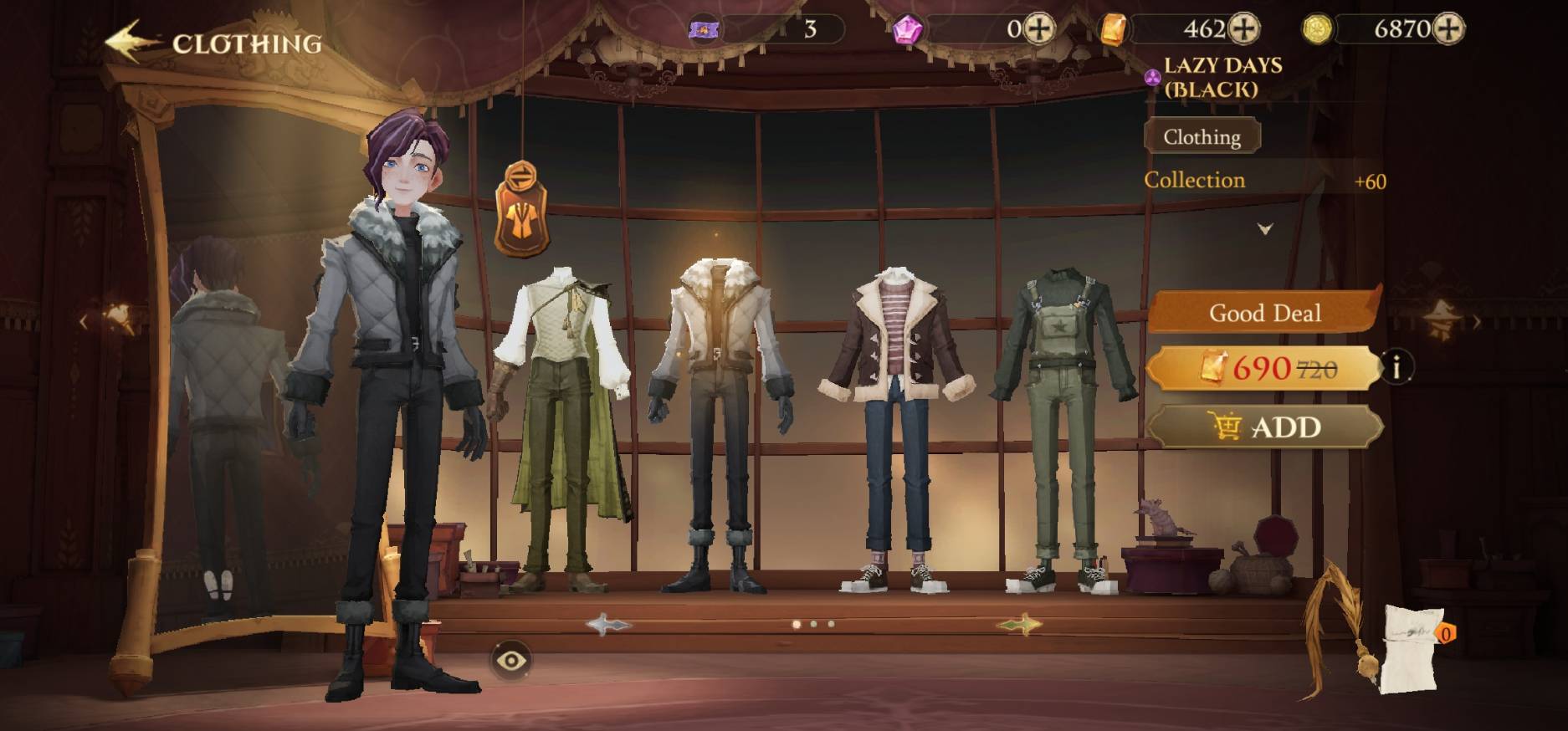Expand the Collection details chevron
Image resolution: width=1568 pixels, height=731 pixels.
pos(1265,228)
